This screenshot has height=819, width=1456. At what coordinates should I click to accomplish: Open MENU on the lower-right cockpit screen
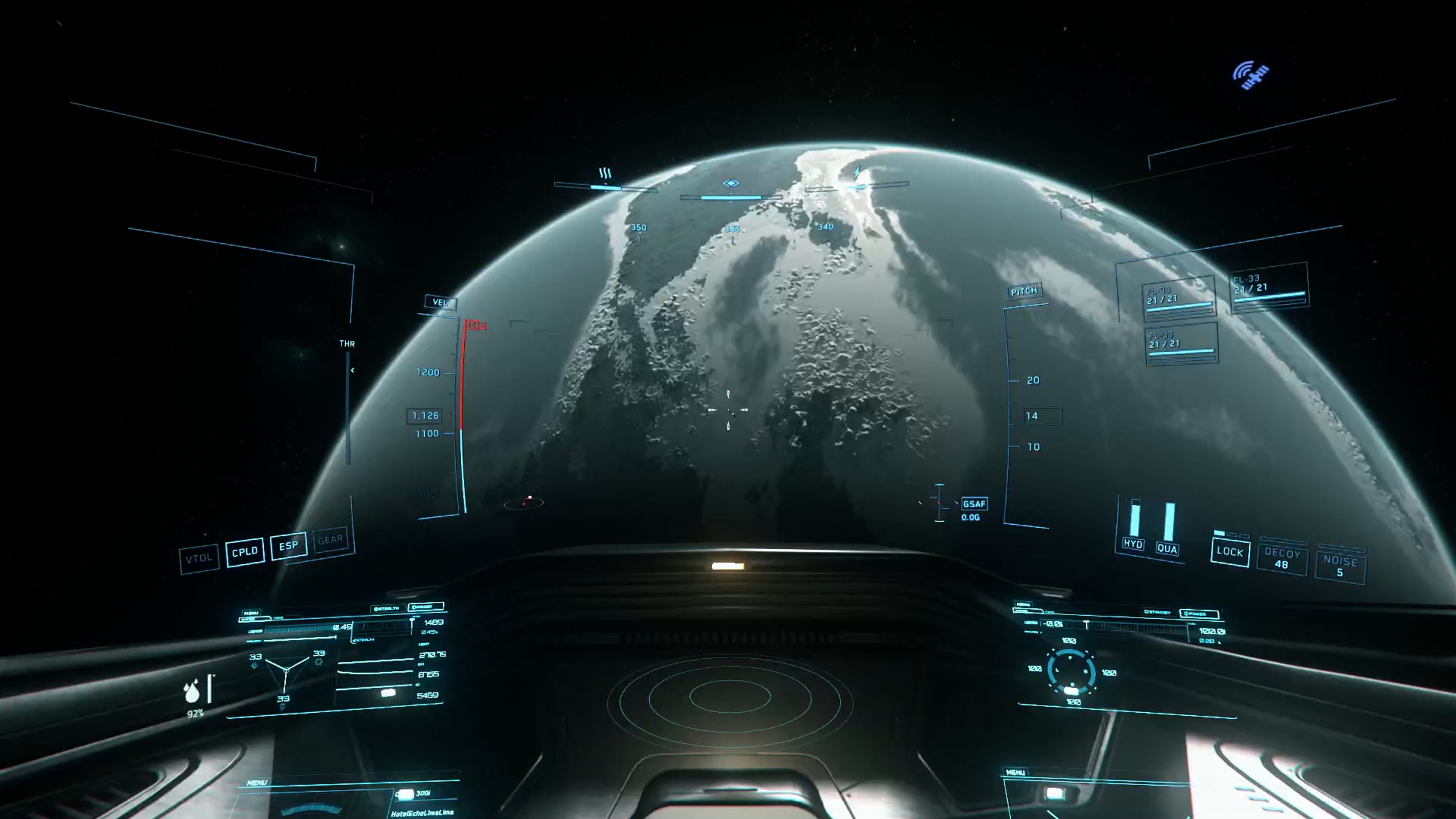pos(1016,772)
